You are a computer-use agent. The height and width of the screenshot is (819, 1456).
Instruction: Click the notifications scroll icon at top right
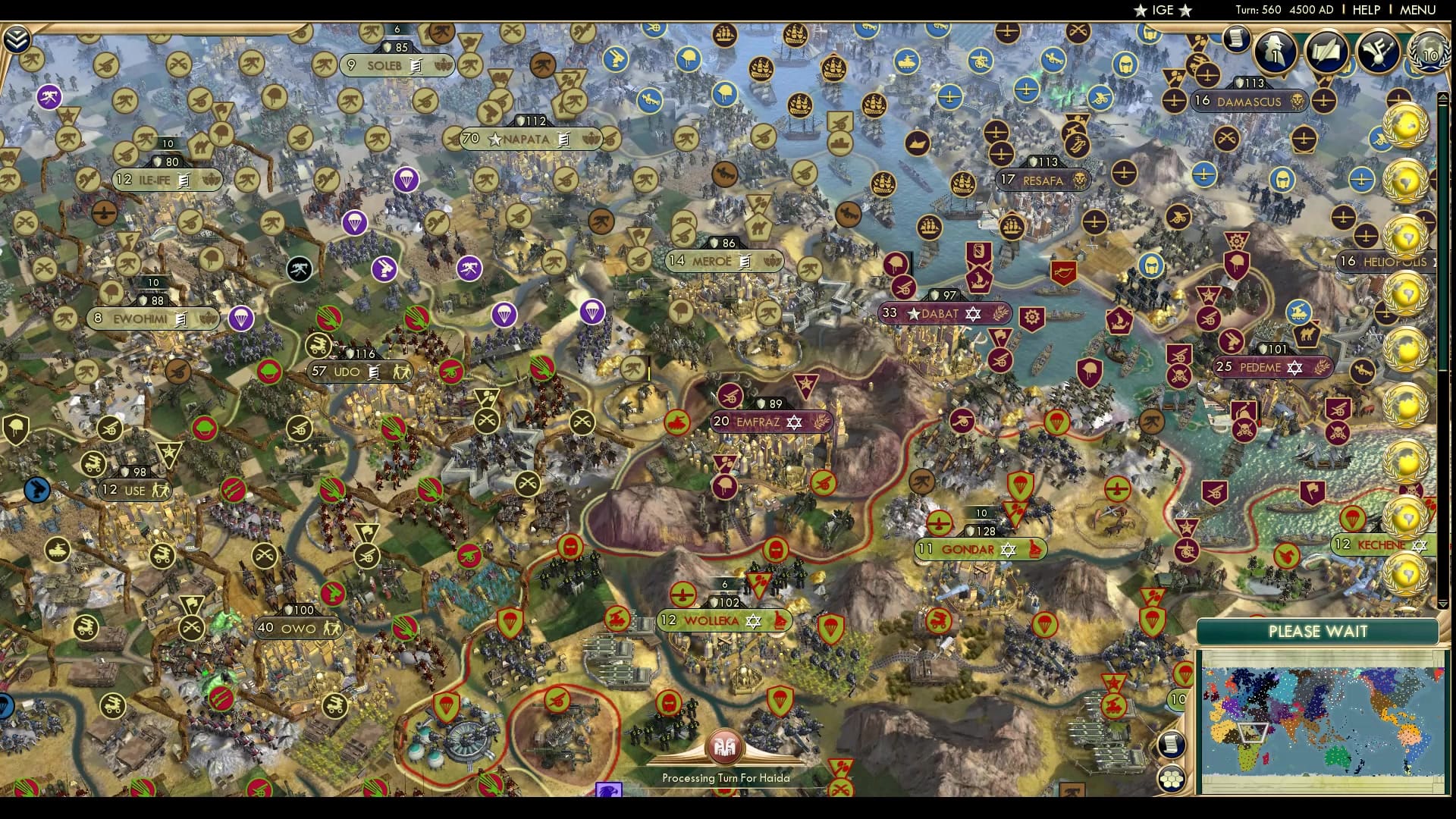pos(1235,40)
